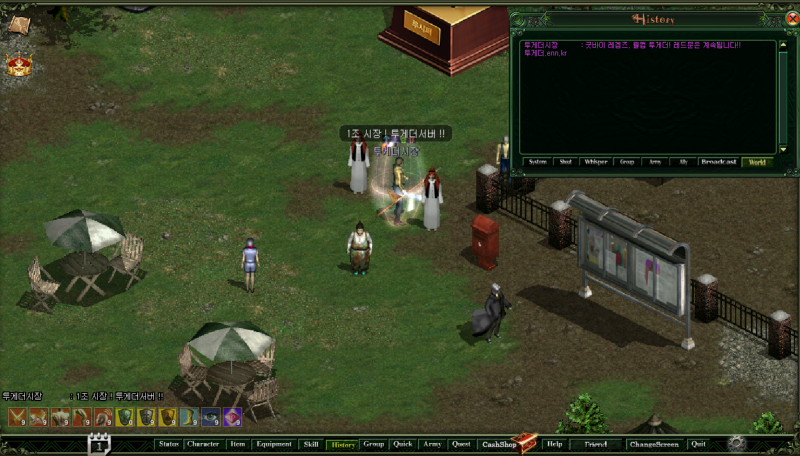The height and width of the screenshot is (456, 800).
Task: Open the Skill menu
Action: tap(311, 444)
